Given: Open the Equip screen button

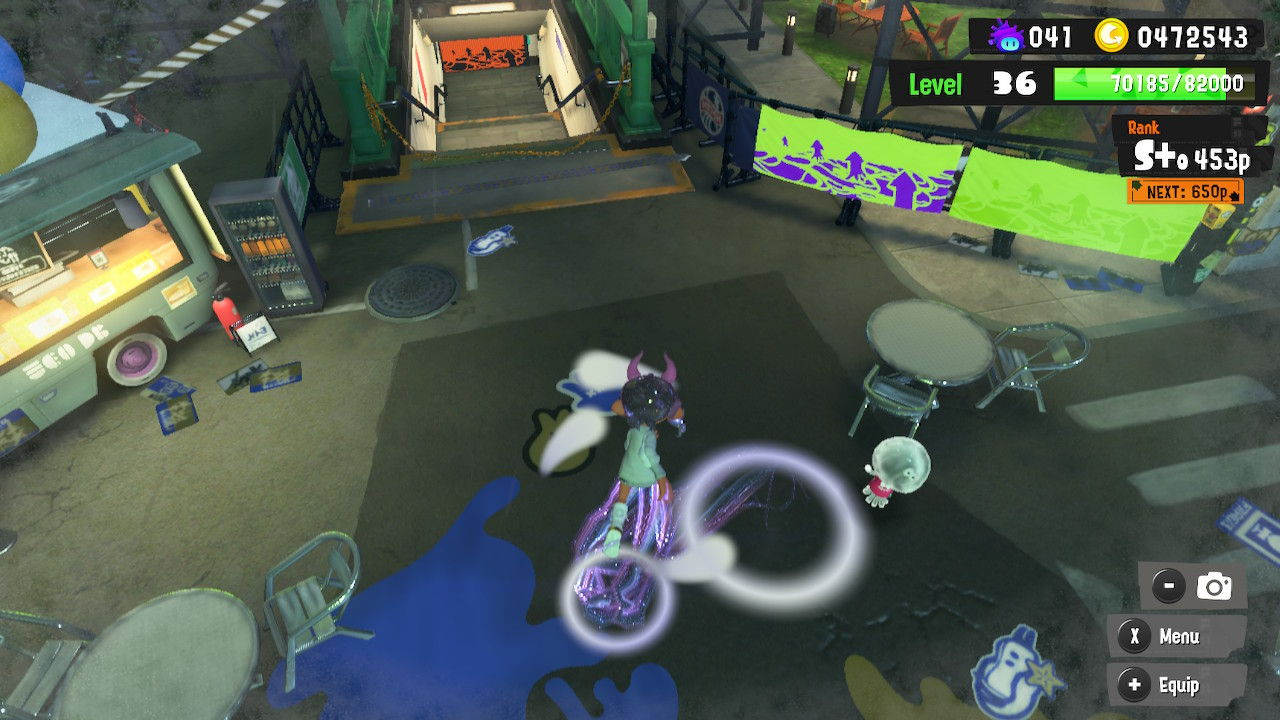Looking at the screenshot, I should pyautogui.click(x=1178, y=686).
